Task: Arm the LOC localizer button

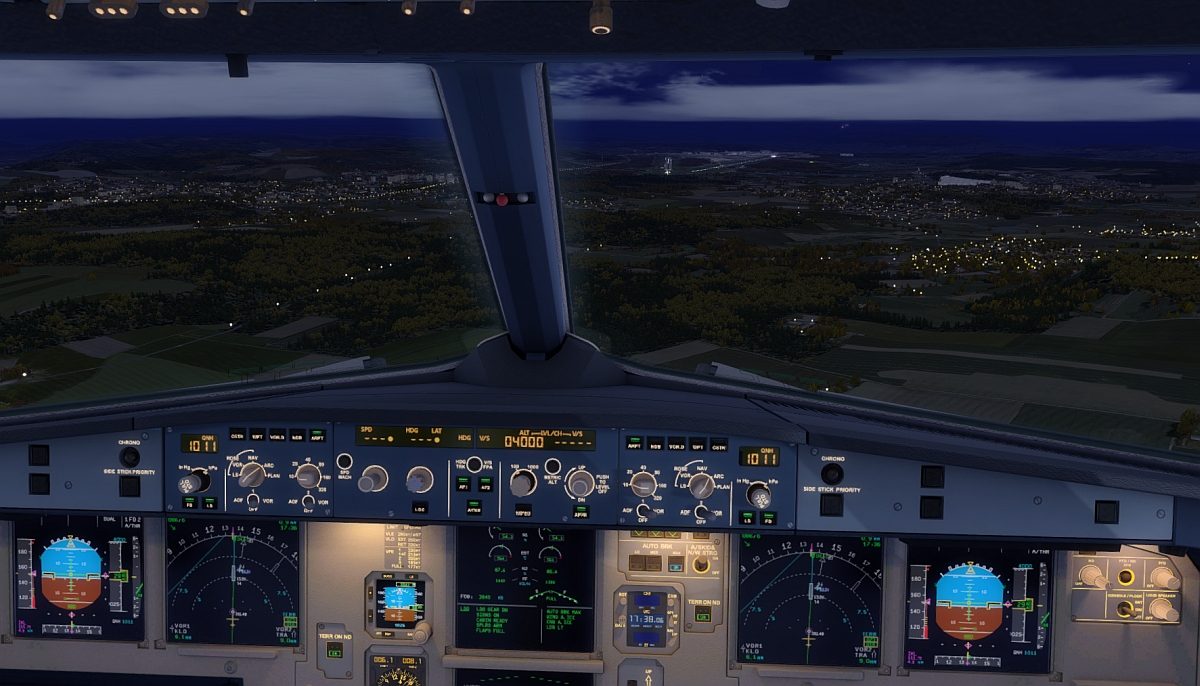Action: (419, 507)
